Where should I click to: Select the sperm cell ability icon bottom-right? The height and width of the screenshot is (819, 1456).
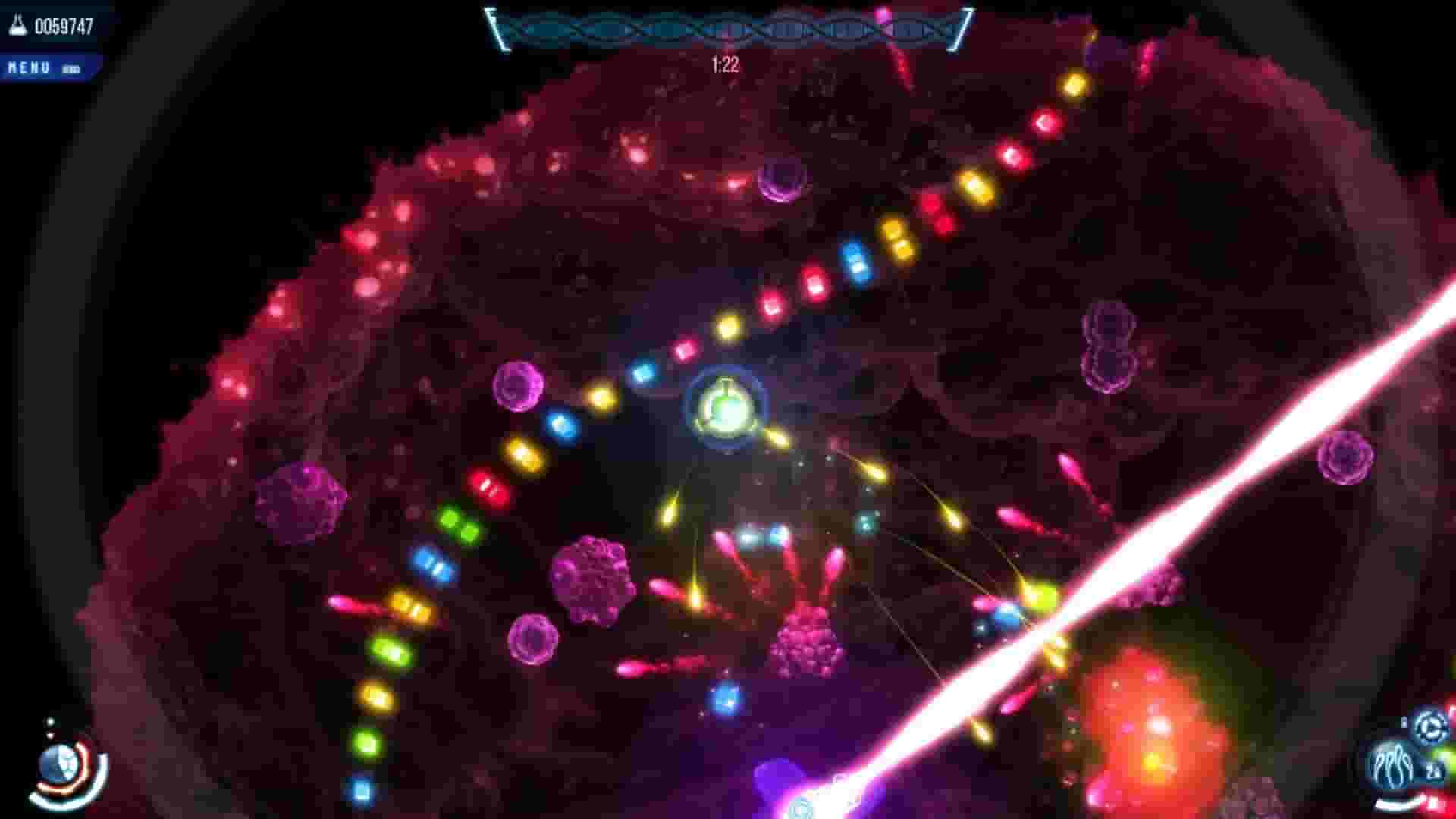1394,764
